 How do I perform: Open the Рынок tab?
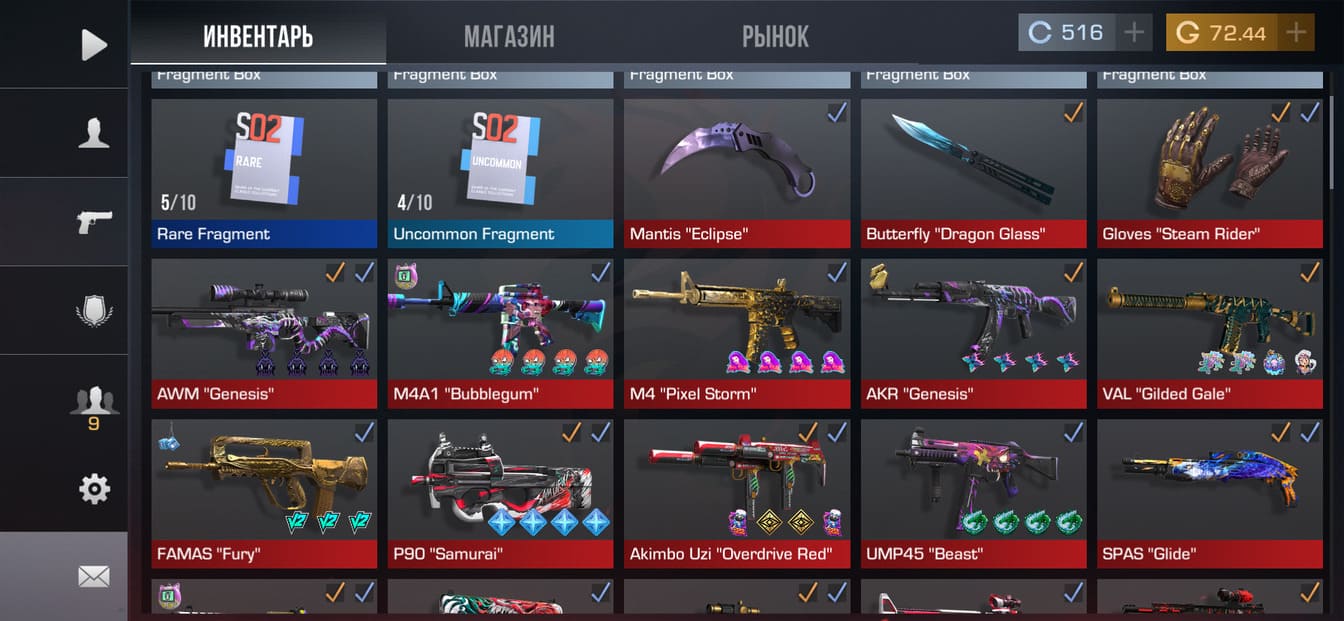pos(775,37)
